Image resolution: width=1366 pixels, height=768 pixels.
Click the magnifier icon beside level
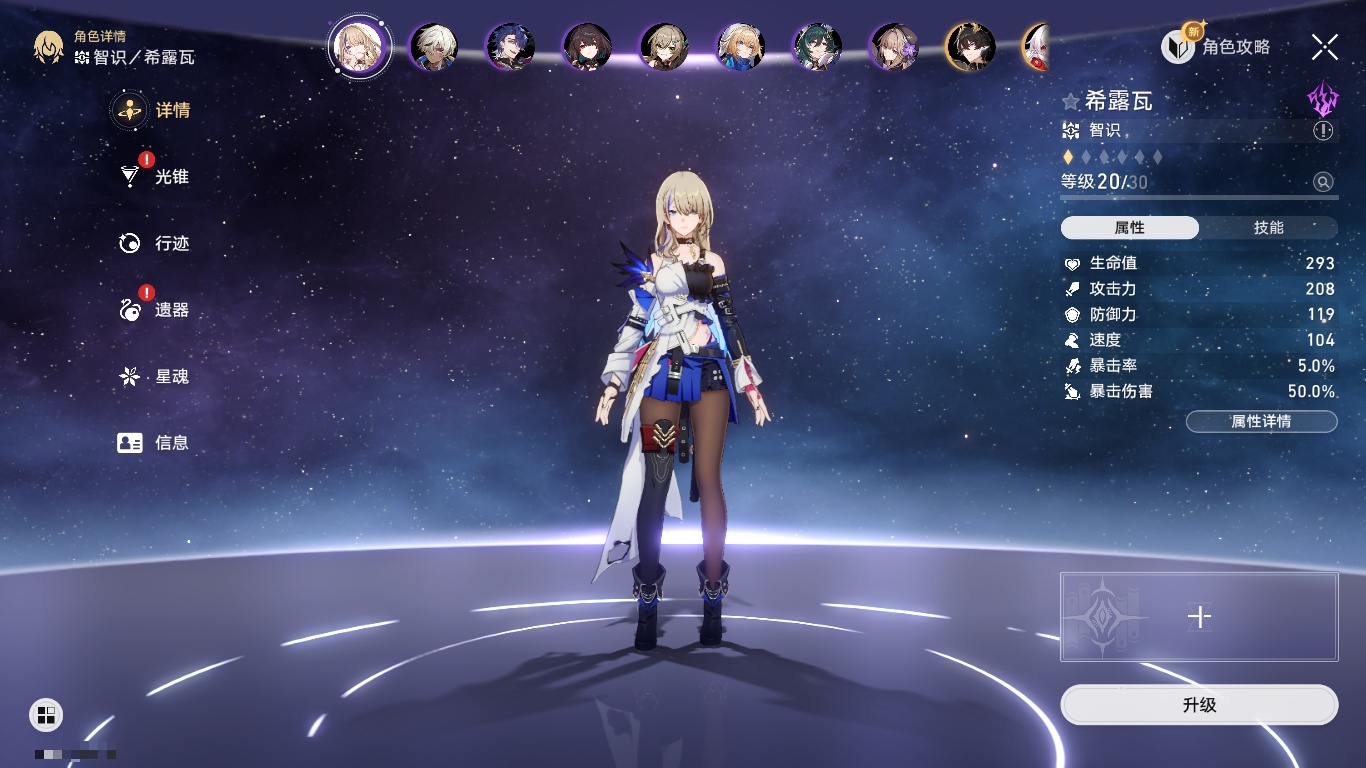(1323, 182)
